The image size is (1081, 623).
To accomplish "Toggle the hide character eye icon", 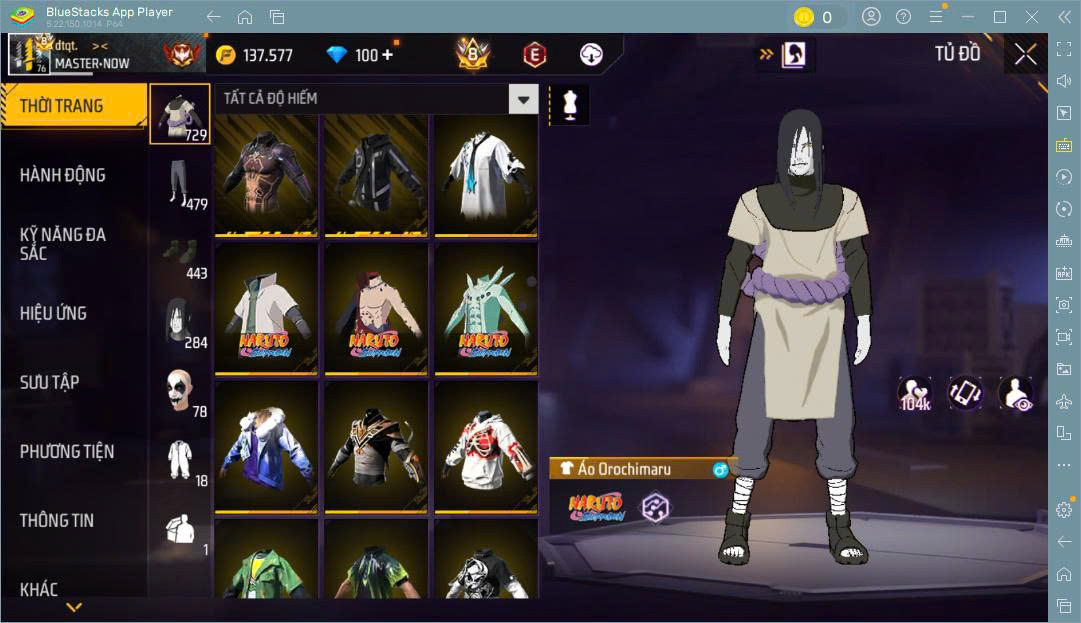I will [x=1015, y=393].
